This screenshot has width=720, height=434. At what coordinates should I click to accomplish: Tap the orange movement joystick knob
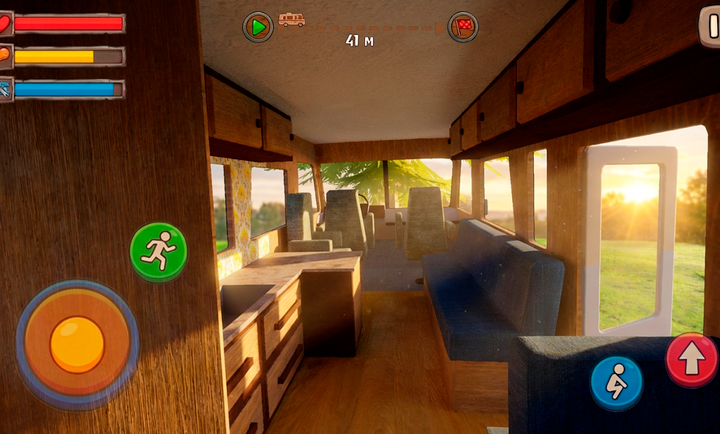pos(77,344)
